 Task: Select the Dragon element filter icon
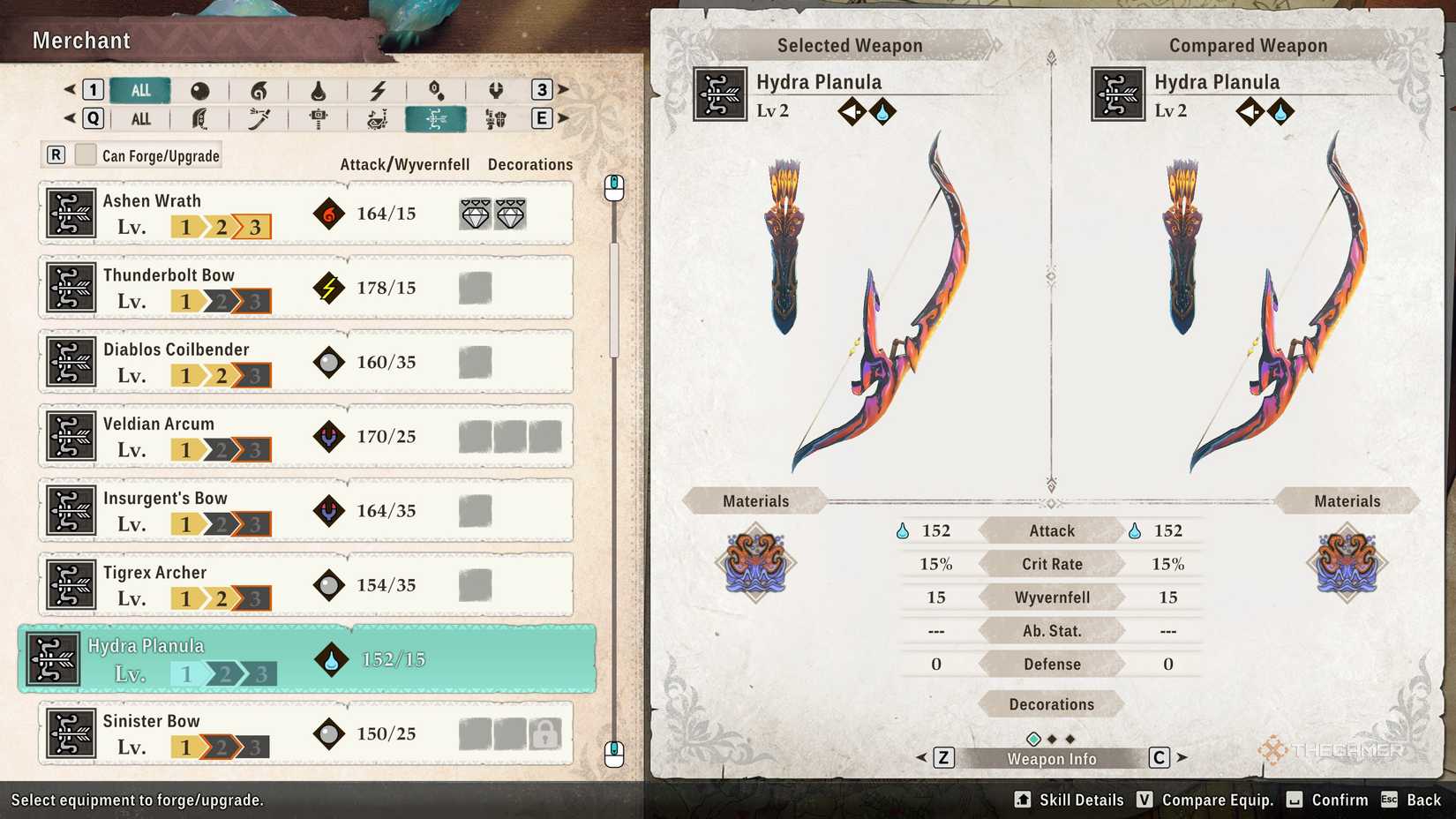point(495,89)
